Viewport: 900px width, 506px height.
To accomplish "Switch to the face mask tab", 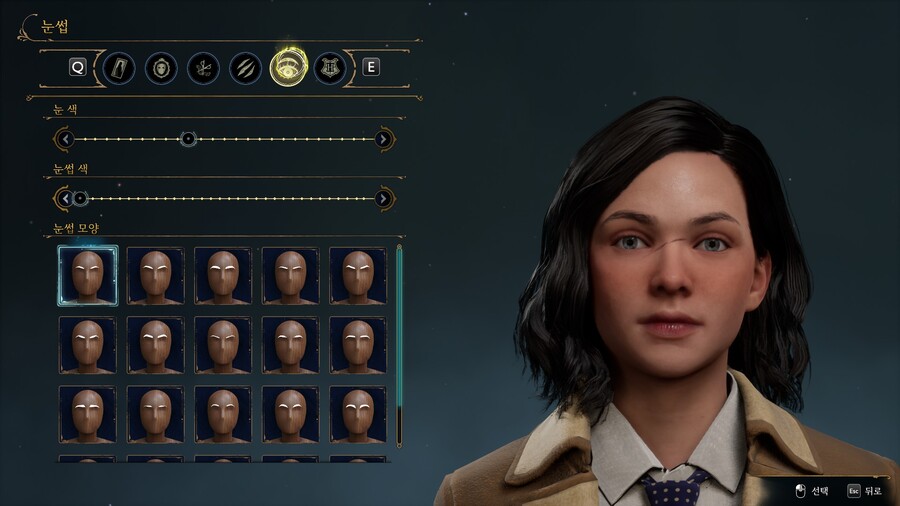I will (161, 68).
